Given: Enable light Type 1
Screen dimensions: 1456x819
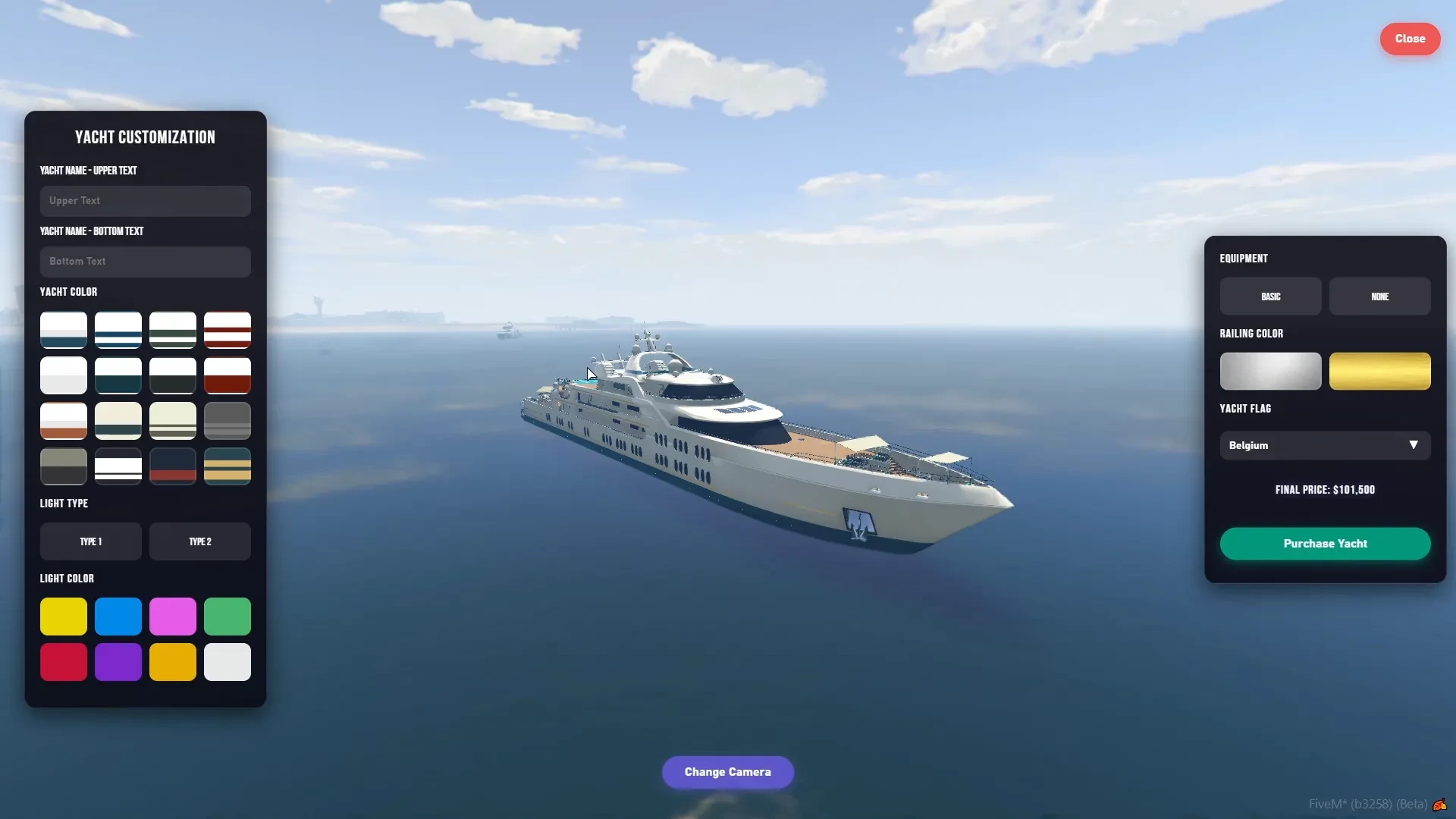Looking at the screenshot, I should (x=91, y=541).
